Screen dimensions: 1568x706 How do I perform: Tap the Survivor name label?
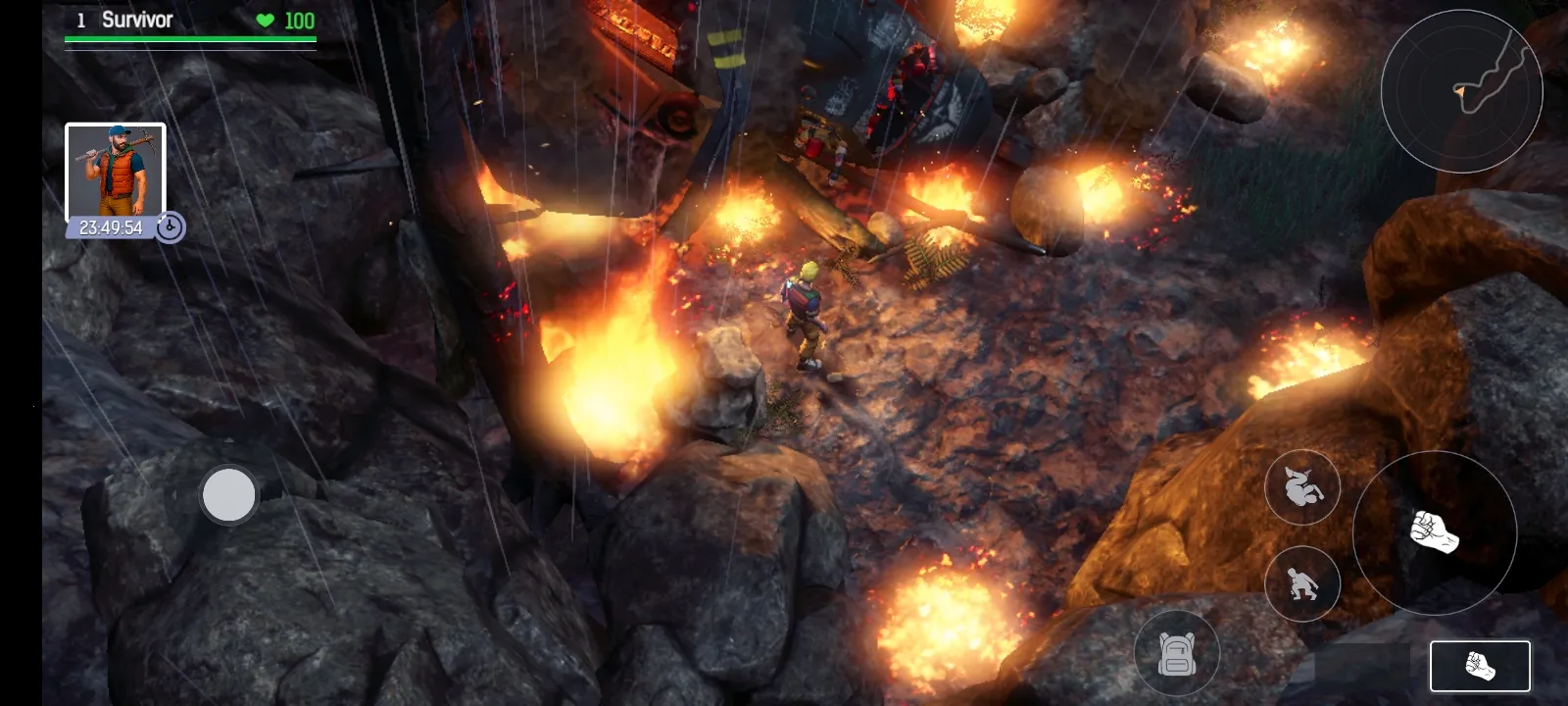click(136, 19)
